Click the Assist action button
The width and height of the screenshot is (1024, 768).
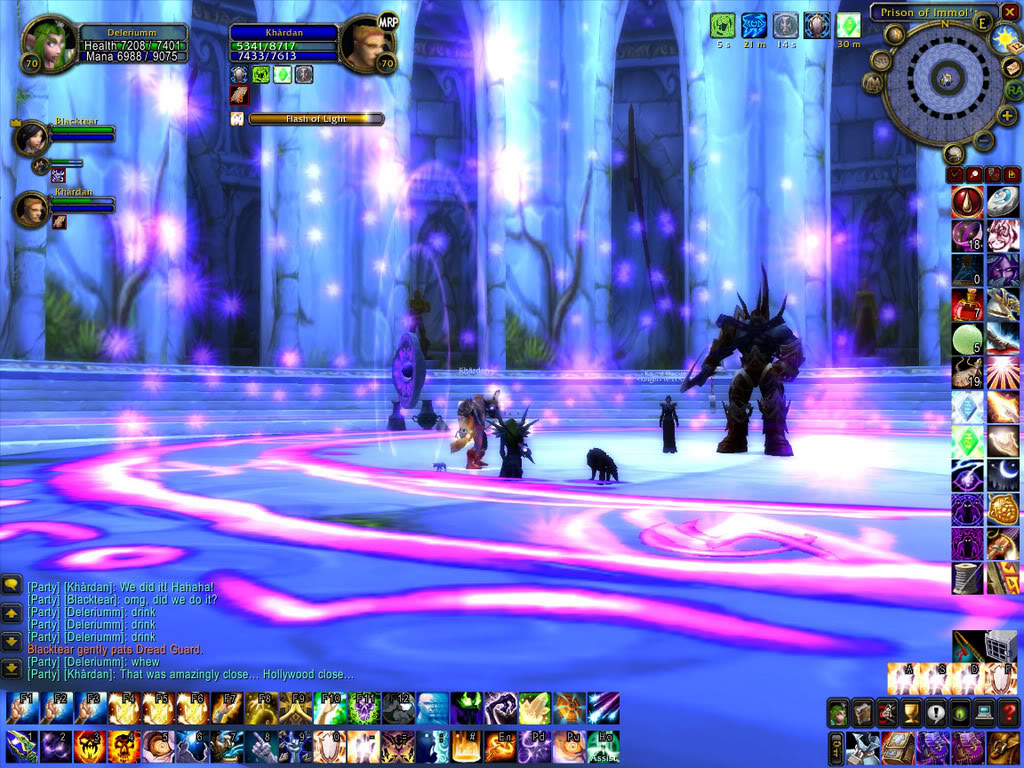click(603, 745)
